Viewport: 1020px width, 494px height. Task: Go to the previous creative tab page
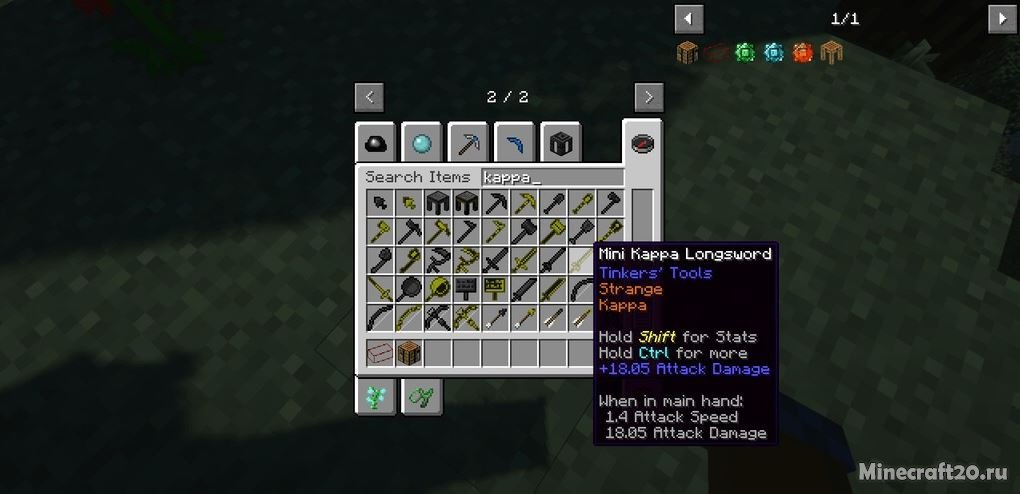pos(369,97)
